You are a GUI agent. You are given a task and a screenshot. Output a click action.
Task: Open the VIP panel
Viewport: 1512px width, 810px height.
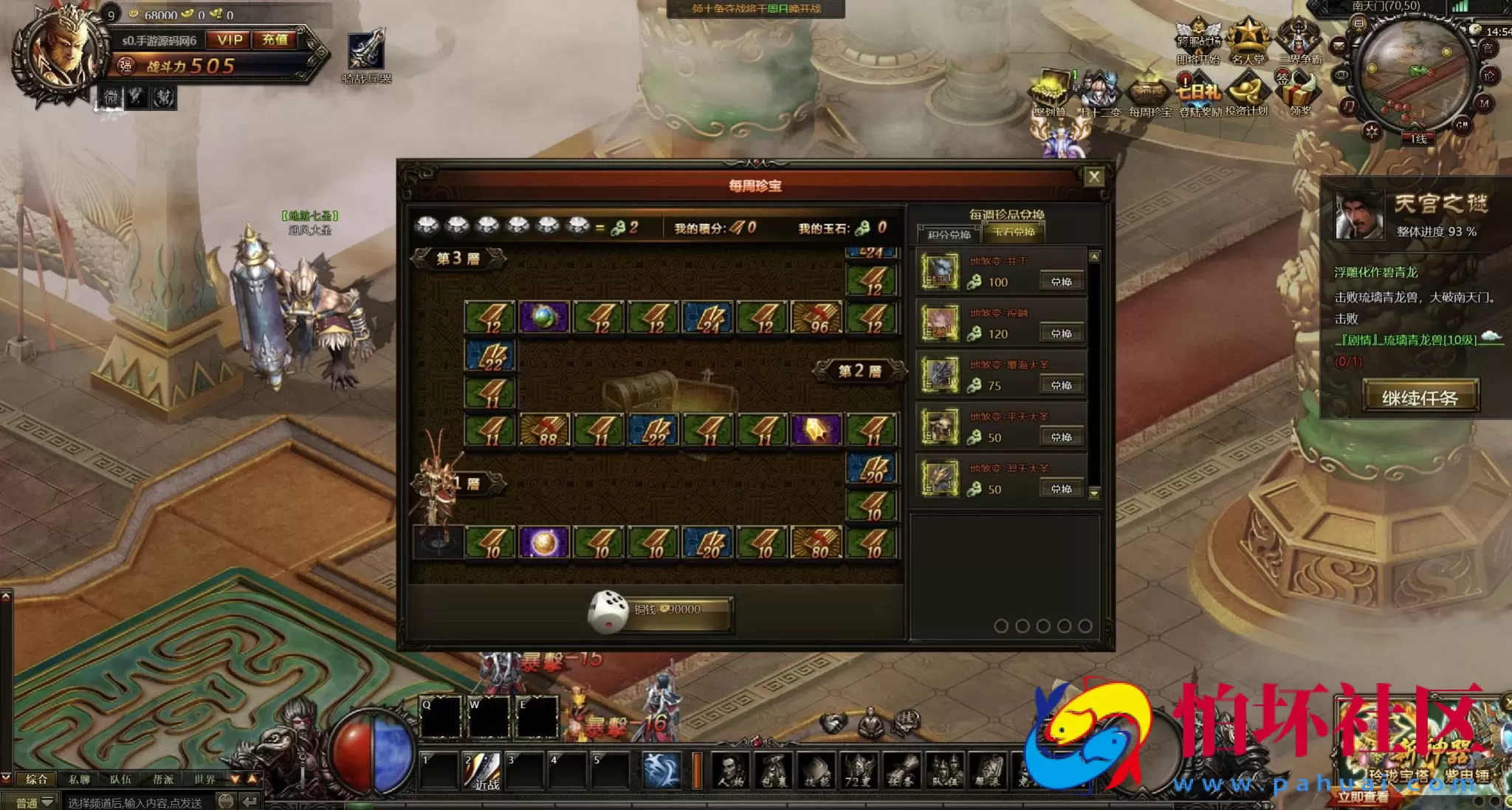pyautogui.click(x=230, y=40)
